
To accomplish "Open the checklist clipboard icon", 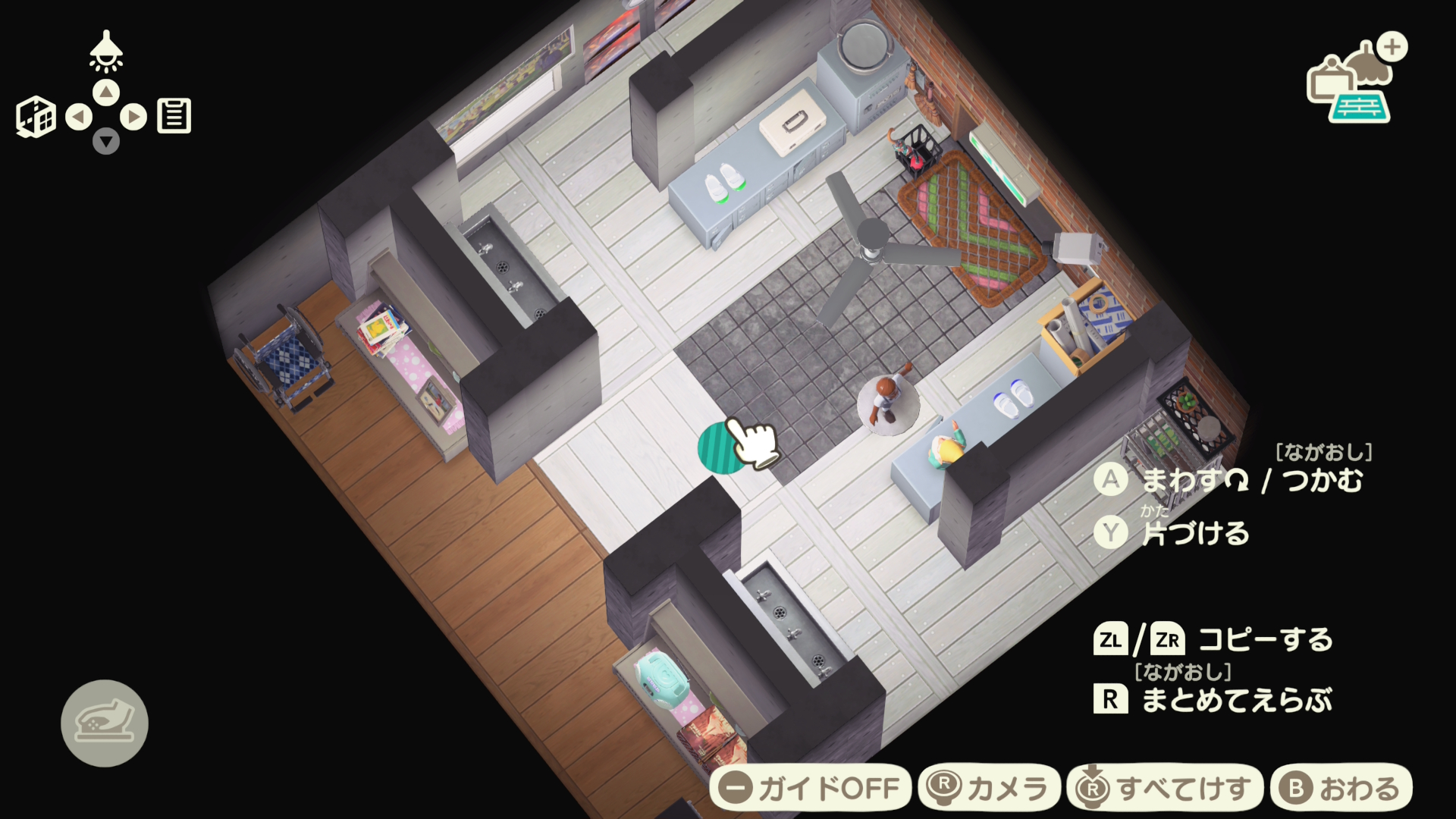I will (x=174, y=116).
